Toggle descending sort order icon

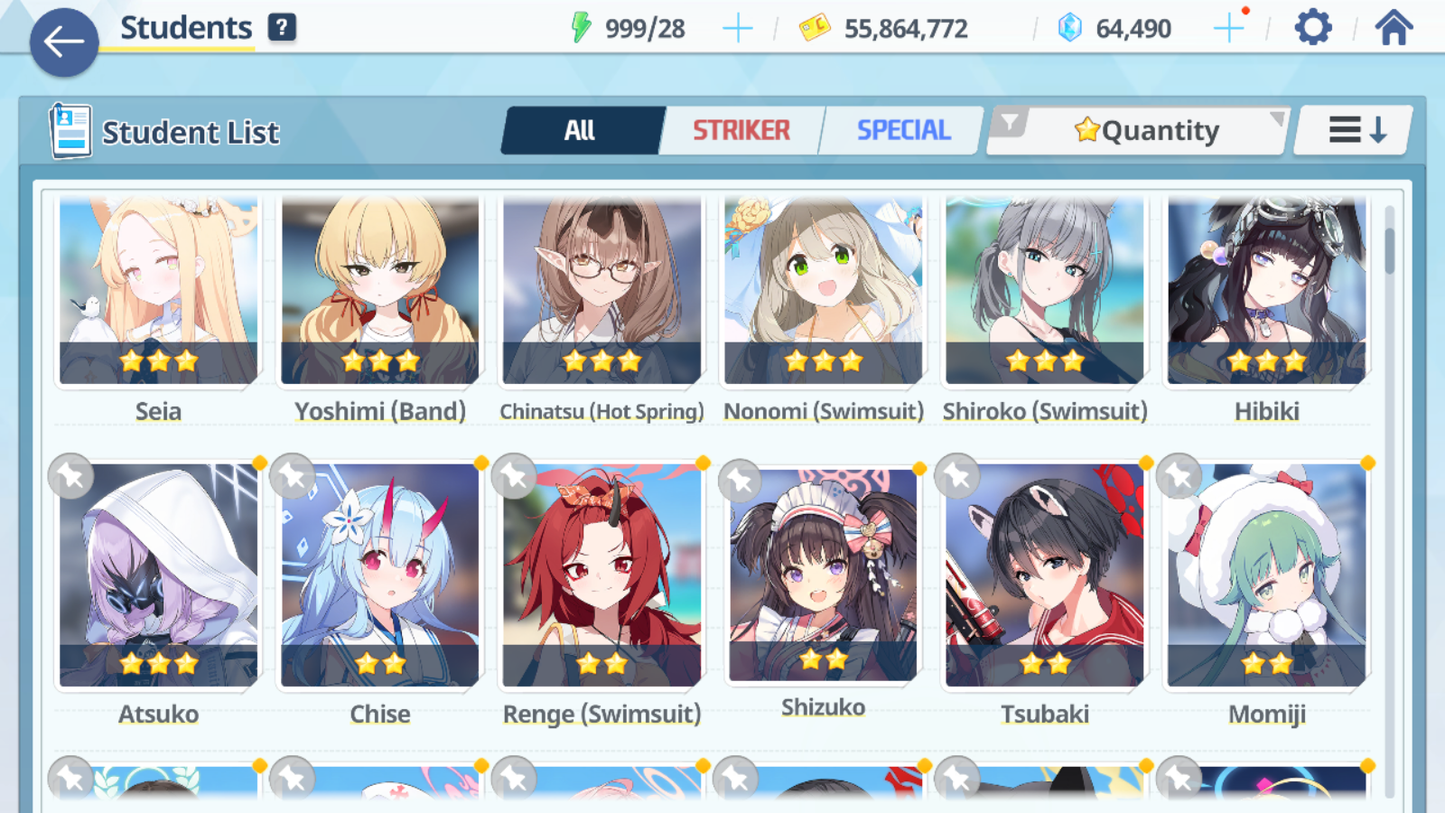pyautogui.click(x=1353, y=129)
